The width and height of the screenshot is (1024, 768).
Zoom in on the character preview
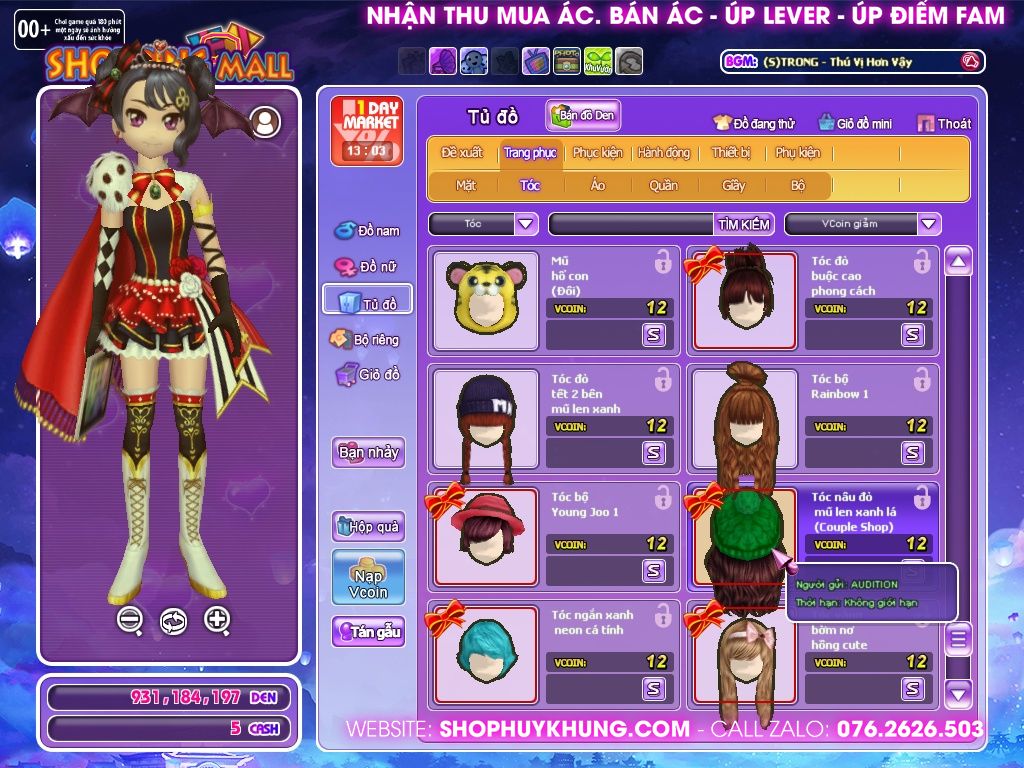pyautogui.click(x=217, y=620)
